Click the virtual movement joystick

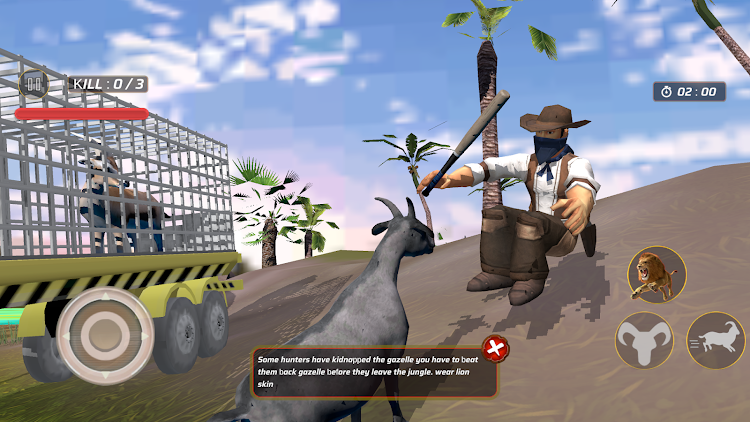[x=104, y=333]
